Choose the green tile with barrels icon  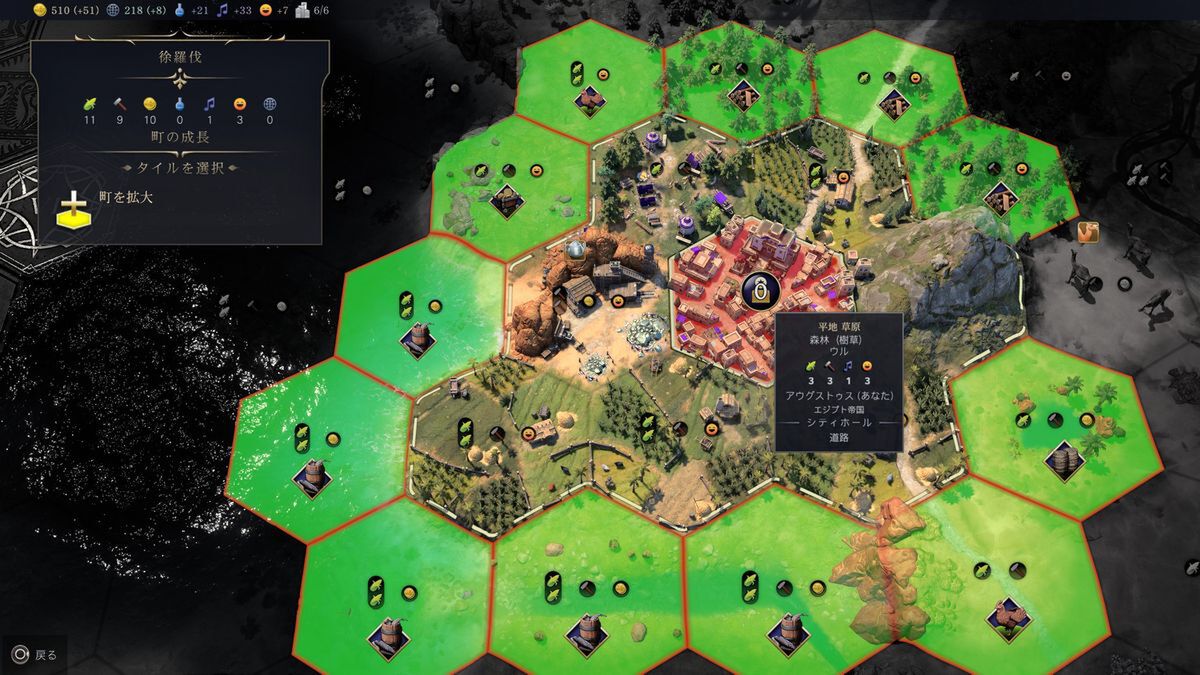click(1063, 459)
